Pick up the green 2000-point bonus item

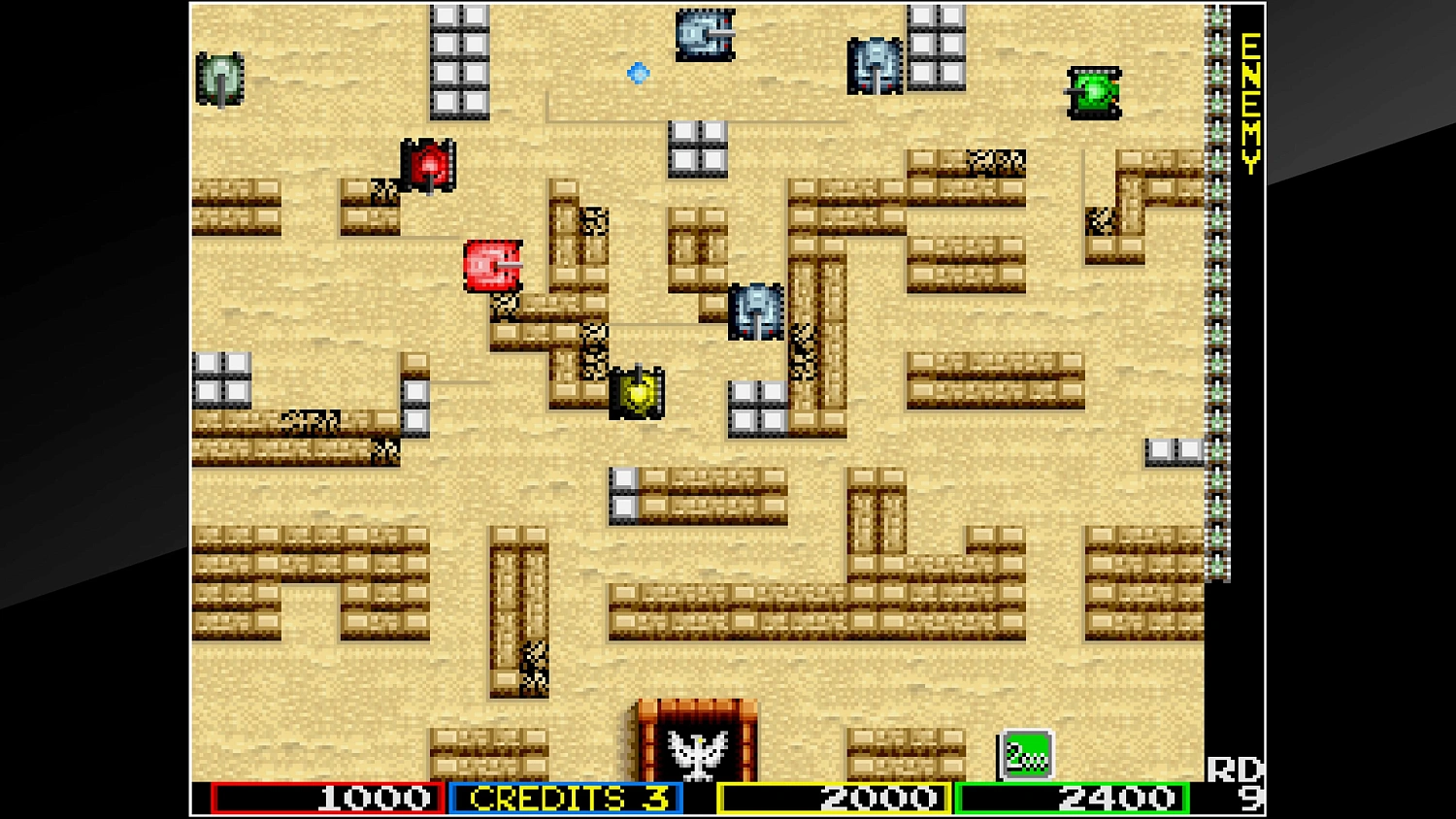1026,753
